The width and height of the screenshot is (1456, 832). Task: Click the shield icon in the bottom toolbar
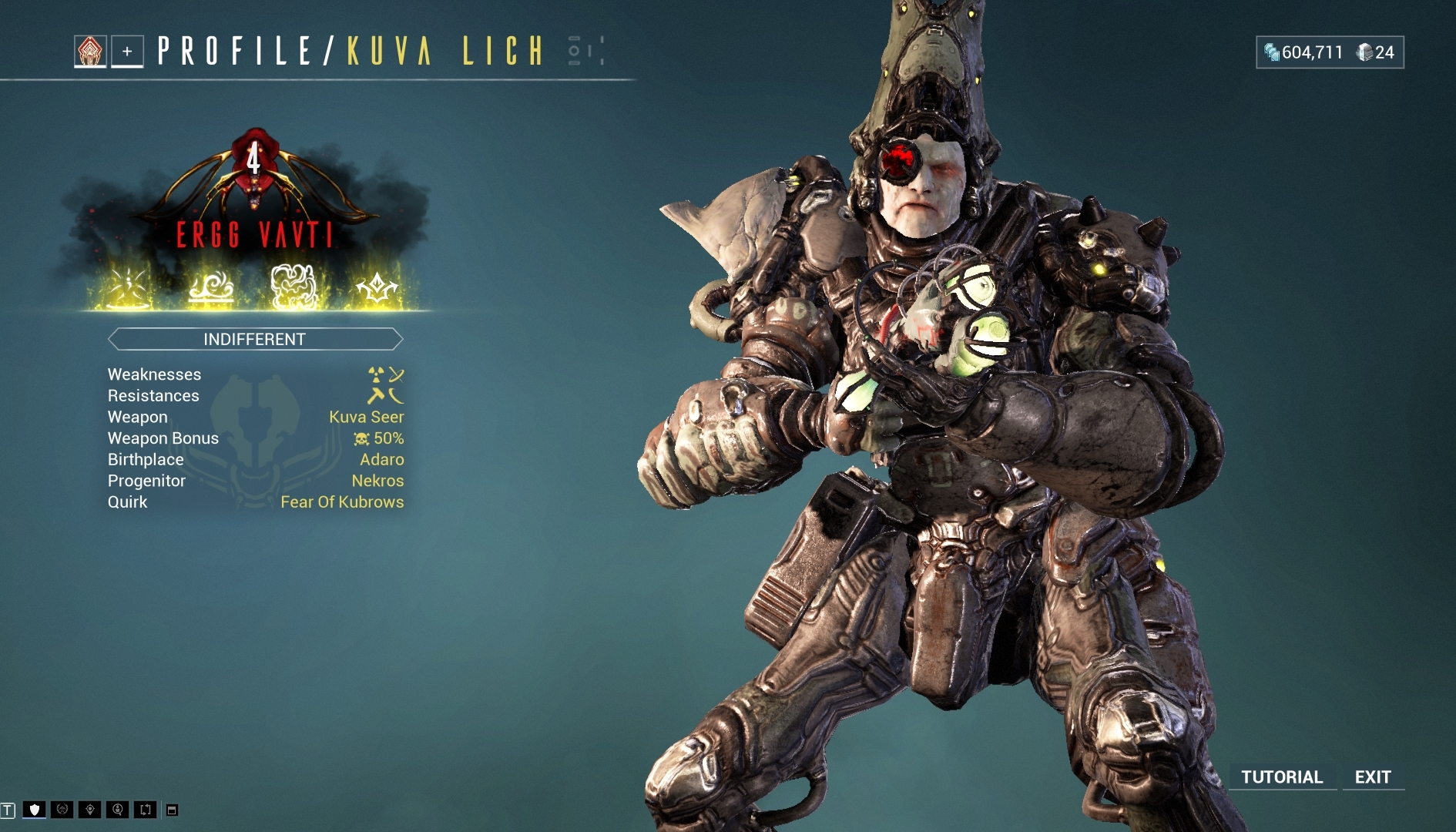click(34, 809)
